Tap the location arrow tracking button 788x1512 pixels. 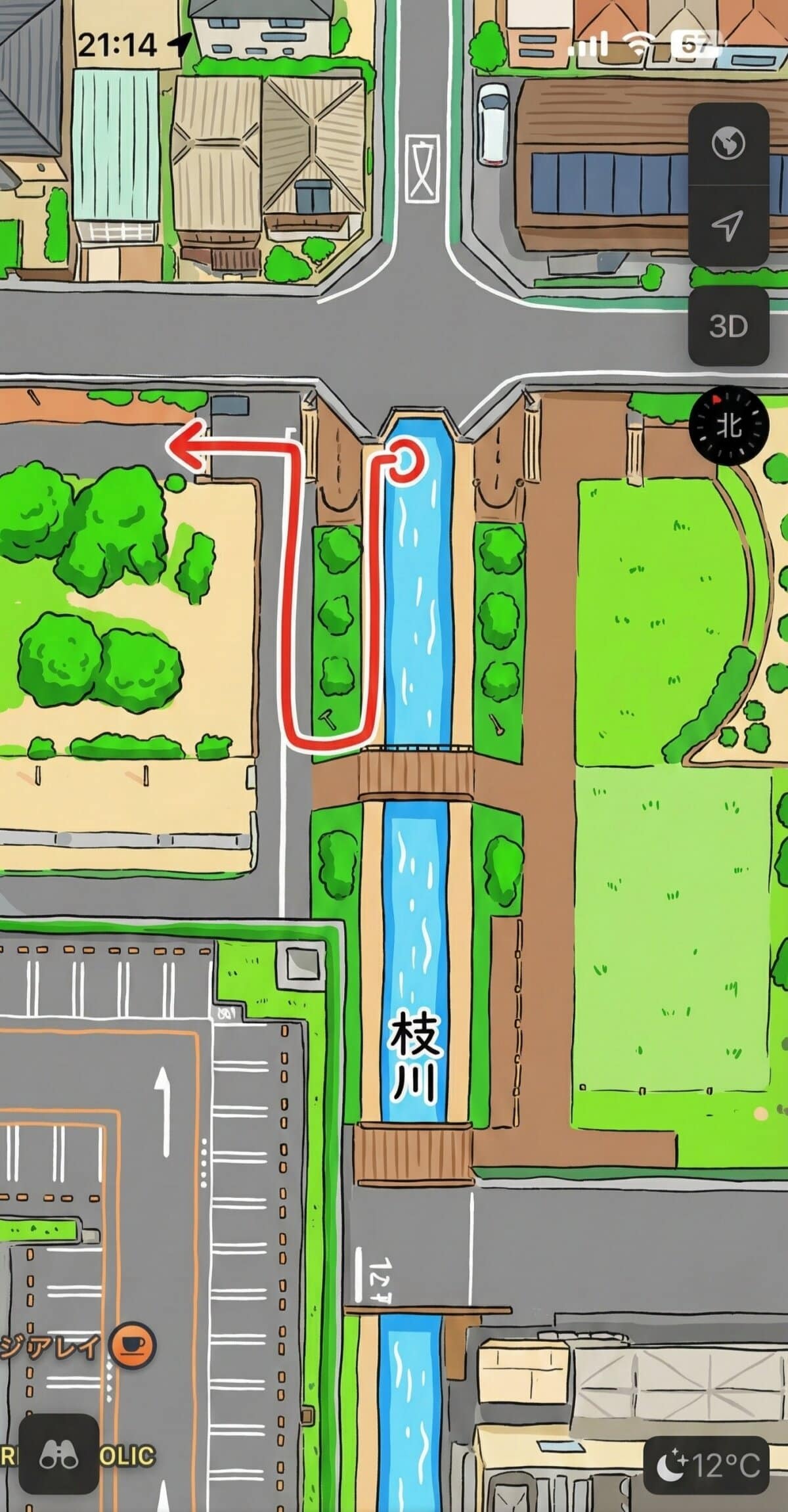[x=728, y=225]
